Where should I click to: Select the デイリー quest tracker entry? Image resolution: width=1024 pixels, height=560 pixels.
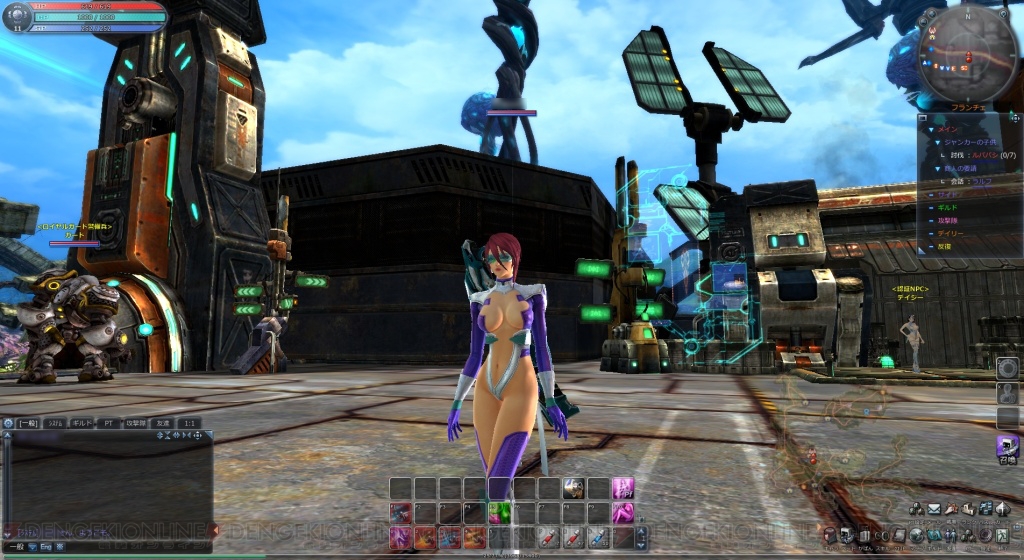[x=948, y=233]
